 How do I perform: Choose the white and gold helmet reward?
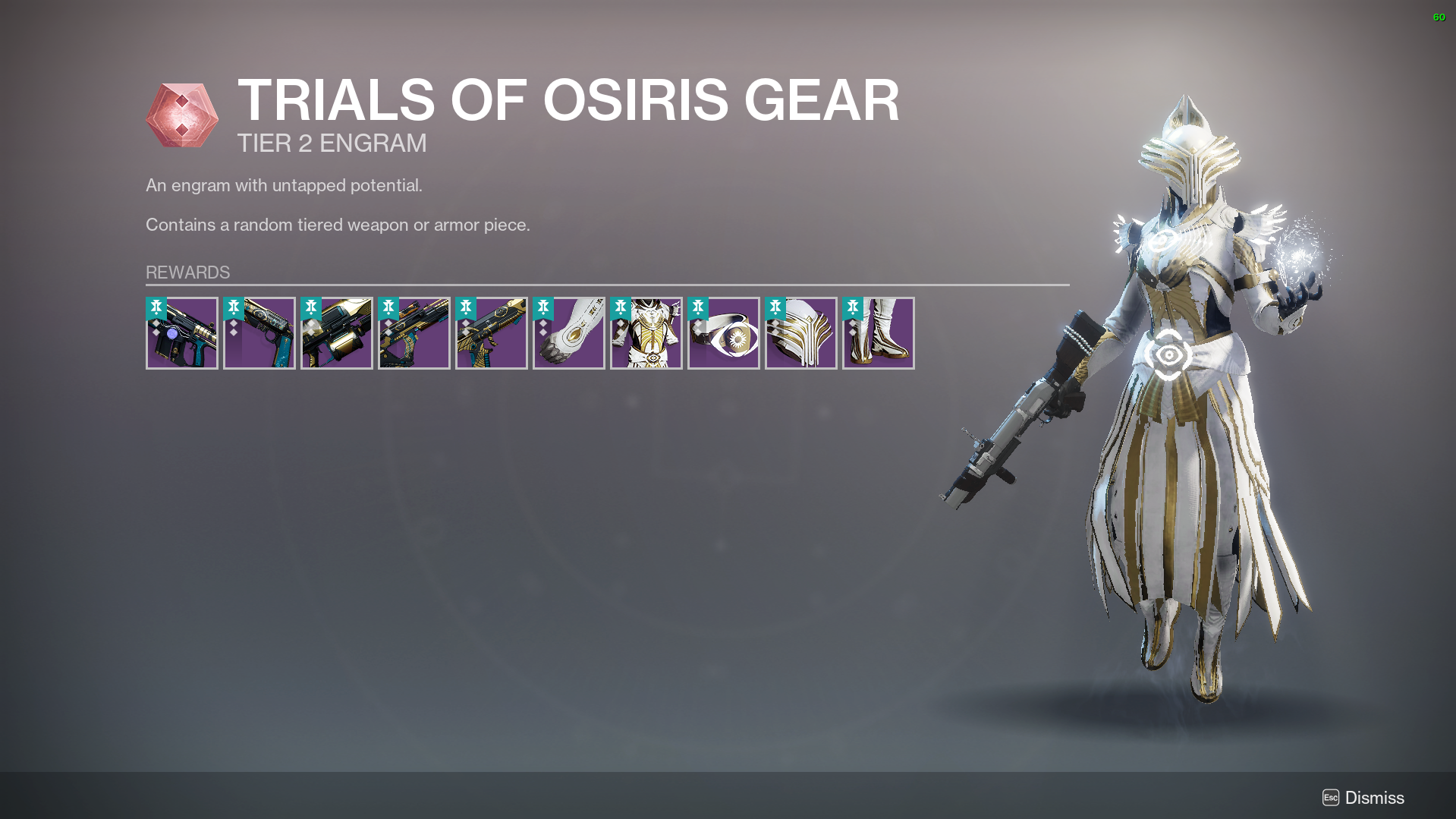pos(801,333)
